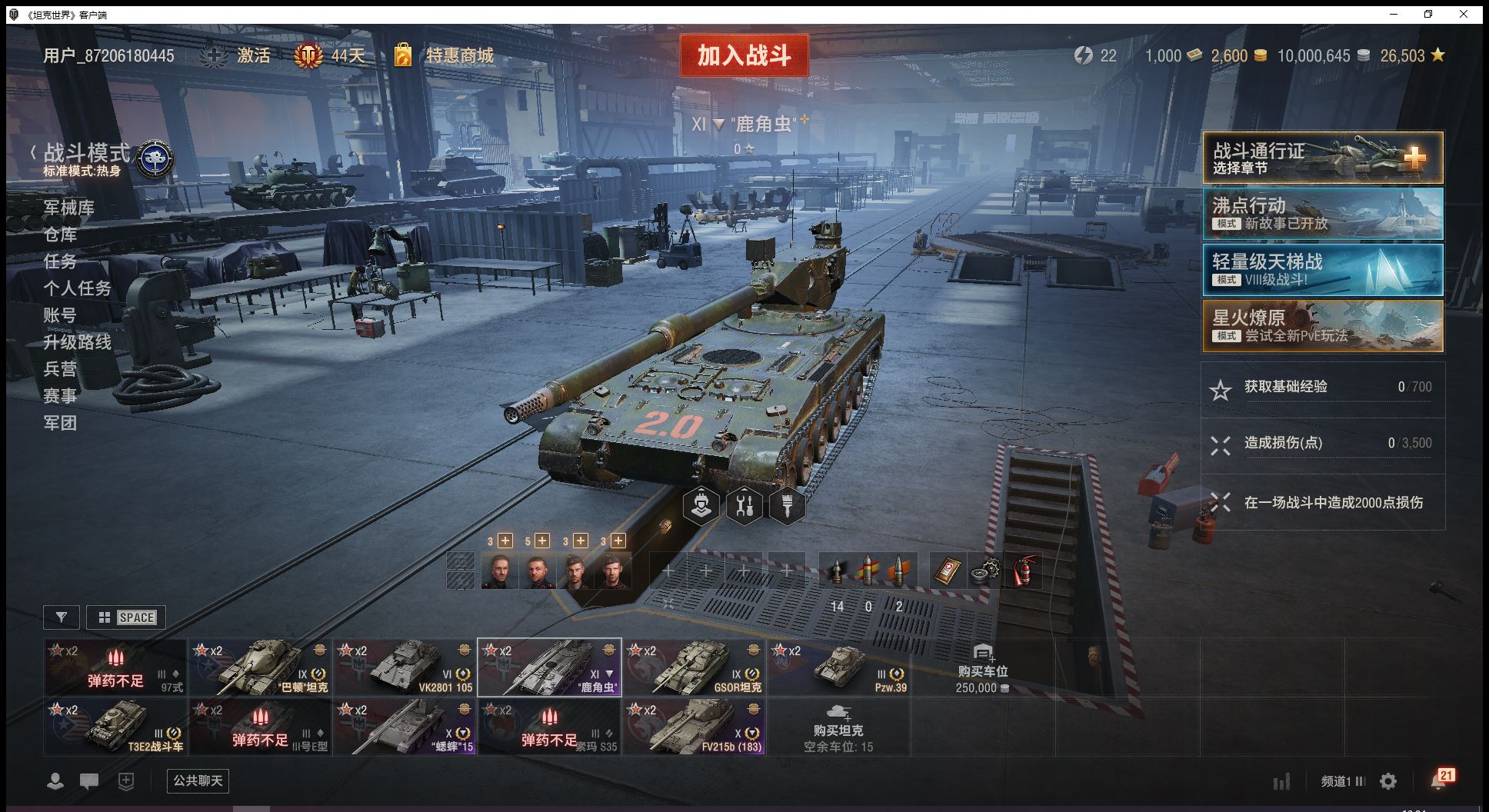Viewport: 1489px width, 812px height.
Task: Select the 沸点行动 mode banner
Action: [1322, 214]
